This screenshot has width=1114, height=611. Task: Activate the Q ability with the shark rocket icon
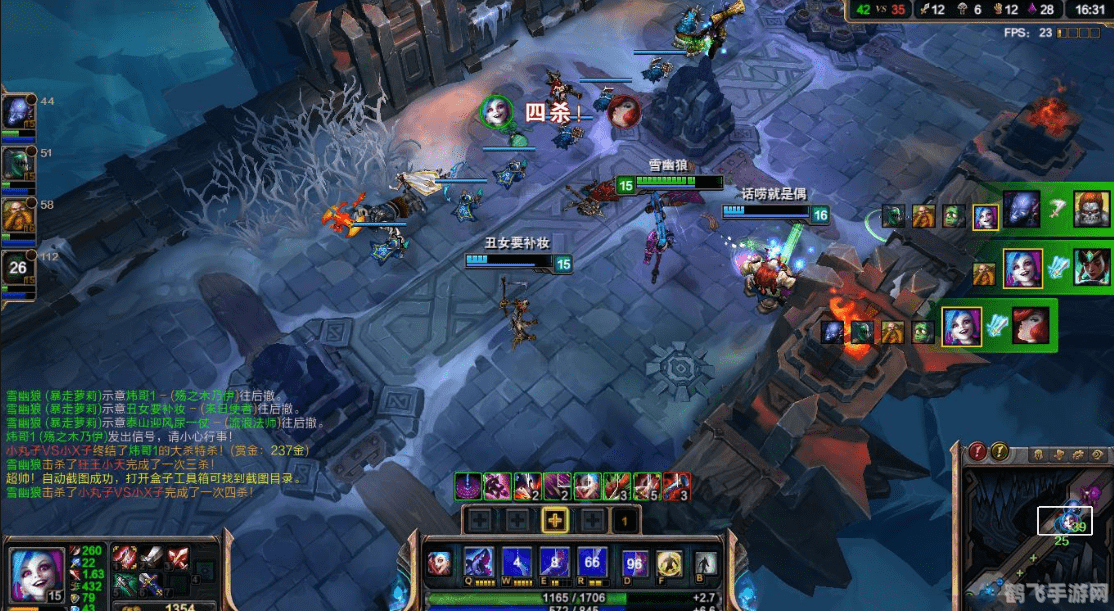click(x=478, y=563)
